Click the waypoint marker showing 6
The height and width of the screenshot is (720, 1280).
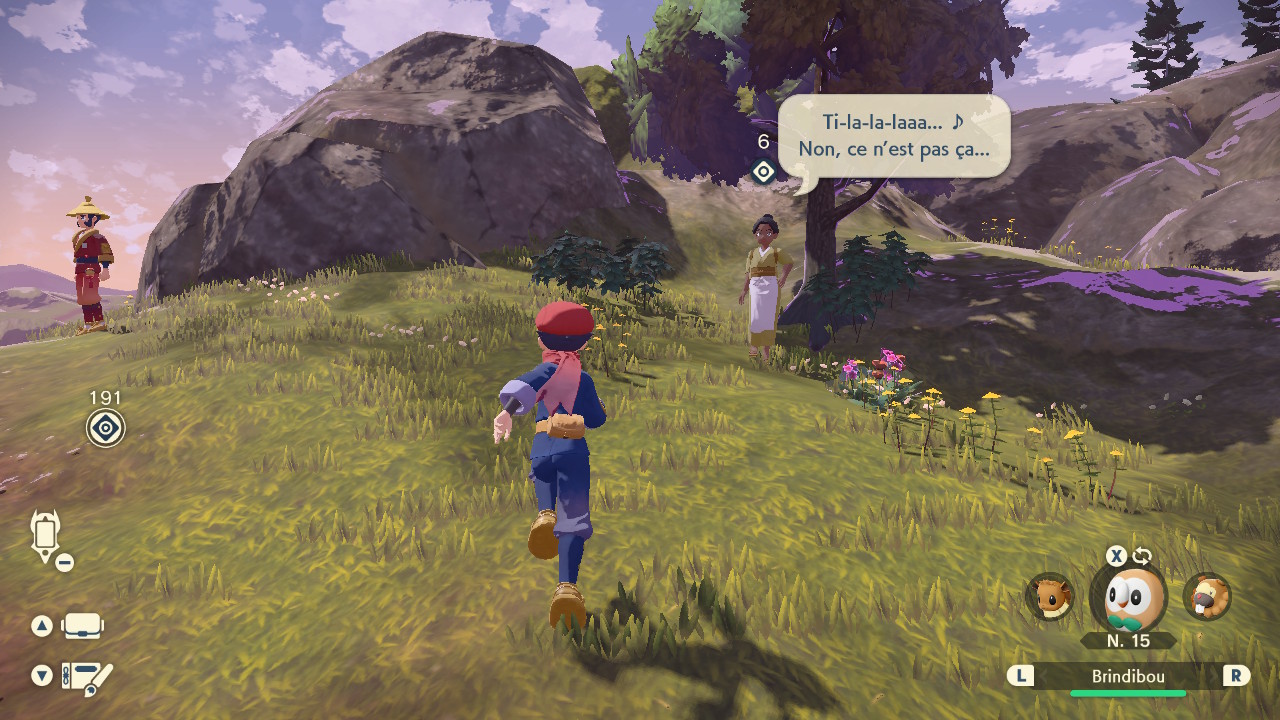pyautogui.click(x=763, y=172)
